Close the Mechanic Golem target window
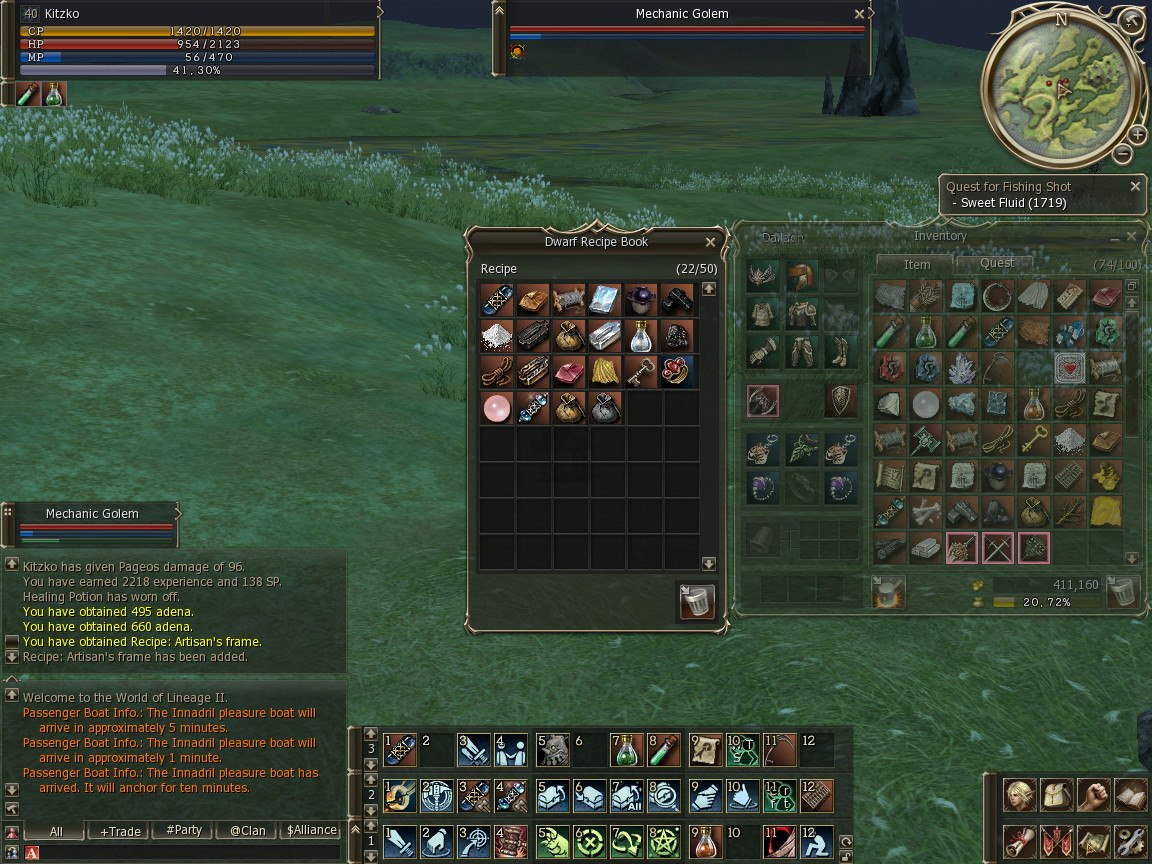The image size is (1152, 864). tap(859, 15)
